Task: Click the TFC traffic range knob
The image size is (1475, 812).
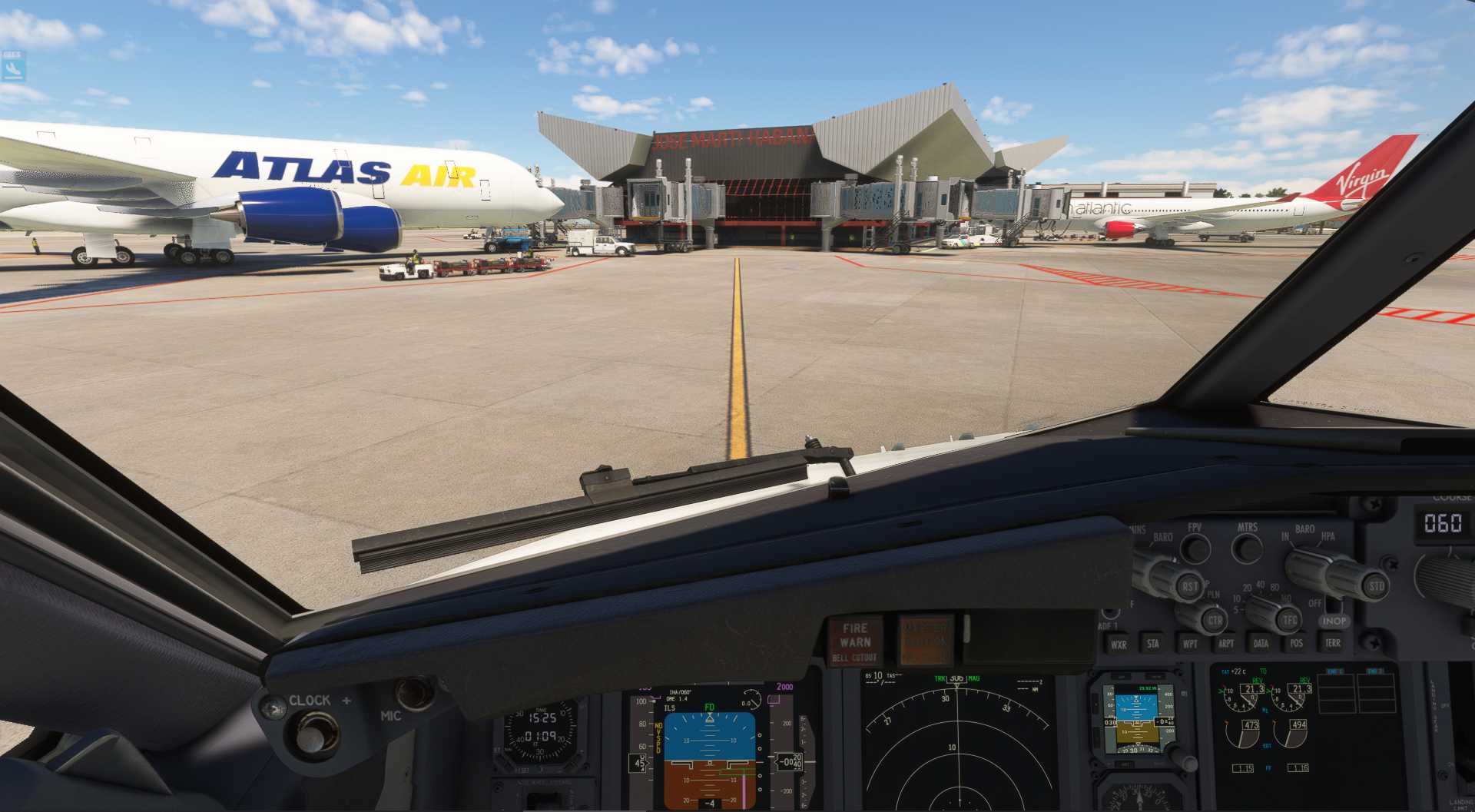Action: pyautogui.click(x=1288, y=619)
